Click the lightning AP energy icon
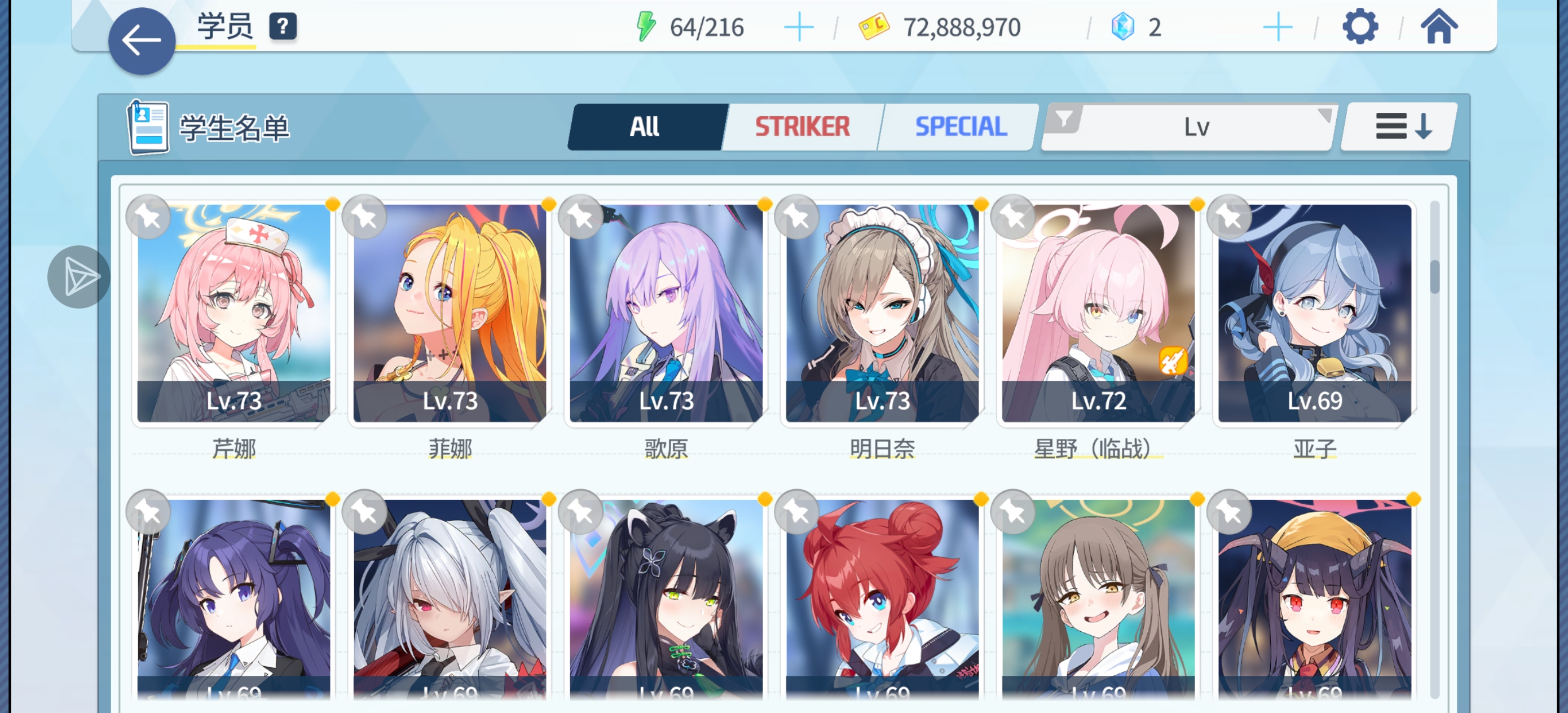The height and width of the screenshot is (713, 1568). click(x=646, y=25)
